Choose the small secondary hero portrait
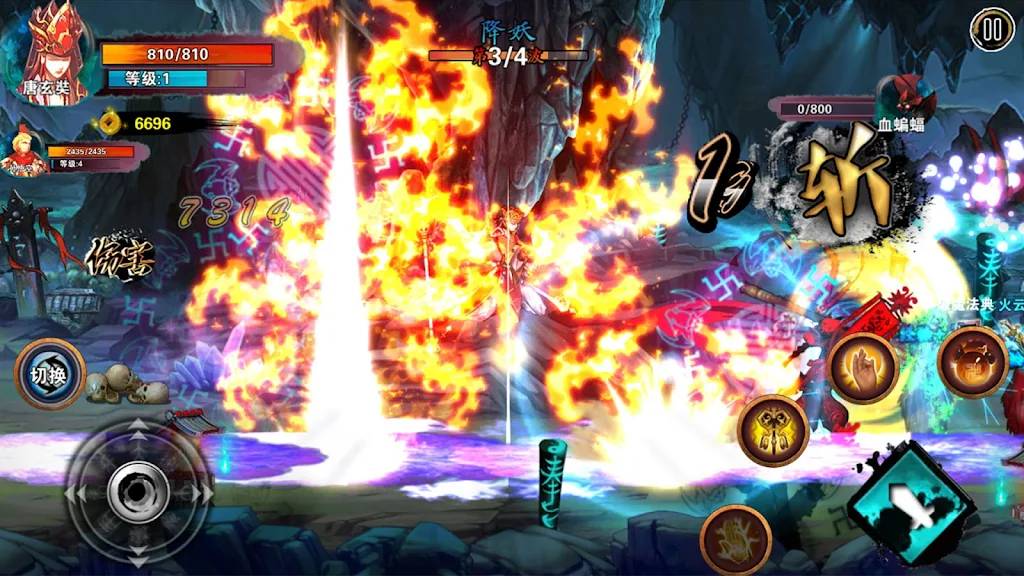This screenshot has height=576, width=1024. click(24, 152)
